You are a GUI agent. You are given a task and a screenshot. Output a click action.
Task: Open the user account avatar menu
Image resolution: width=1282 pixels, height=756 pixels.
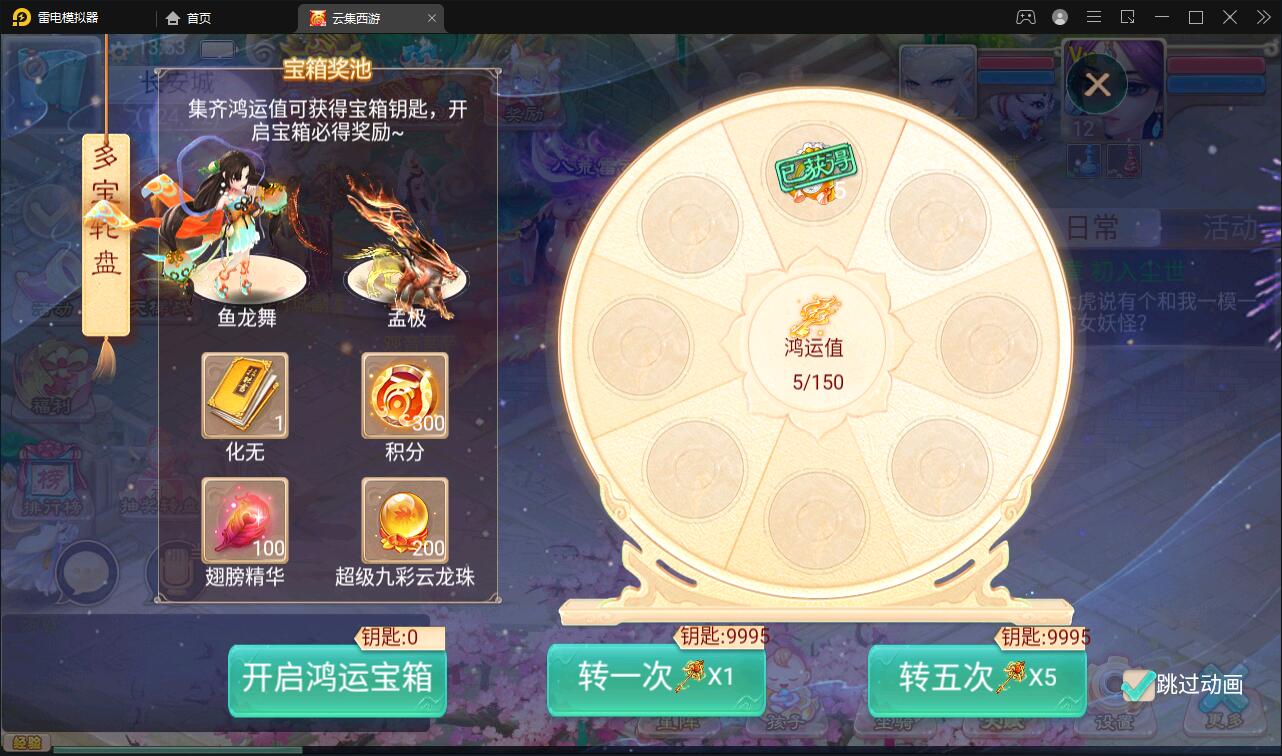(x=1059, y=17)
